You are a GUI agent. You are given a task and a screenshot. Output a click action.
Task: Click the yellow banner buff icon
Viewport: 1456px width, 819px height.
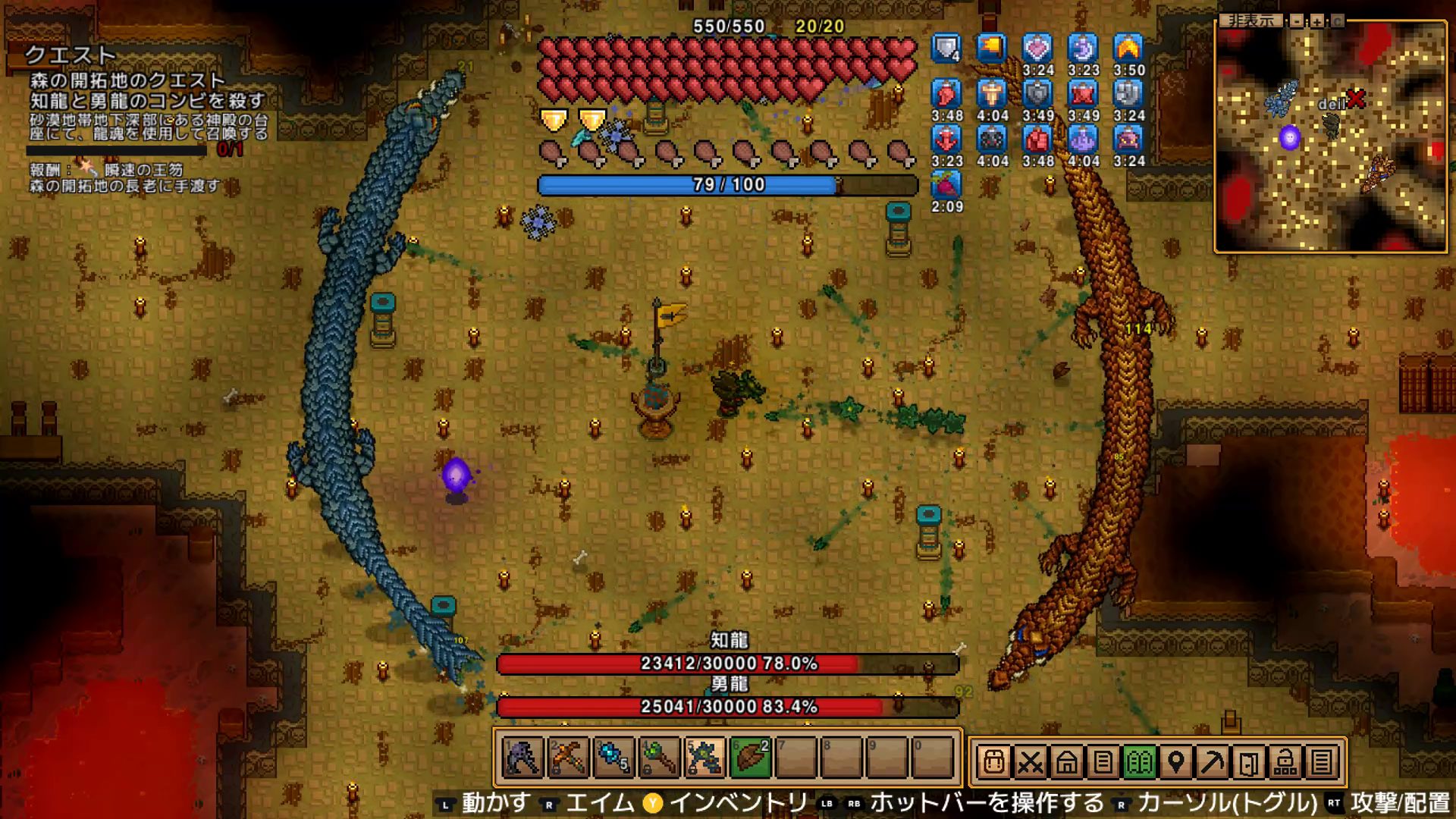(992, 49)
